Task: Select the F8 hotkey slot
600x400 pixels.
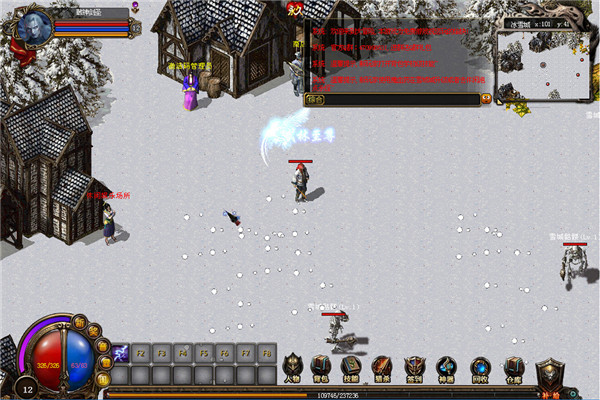Action: (267, 353)
